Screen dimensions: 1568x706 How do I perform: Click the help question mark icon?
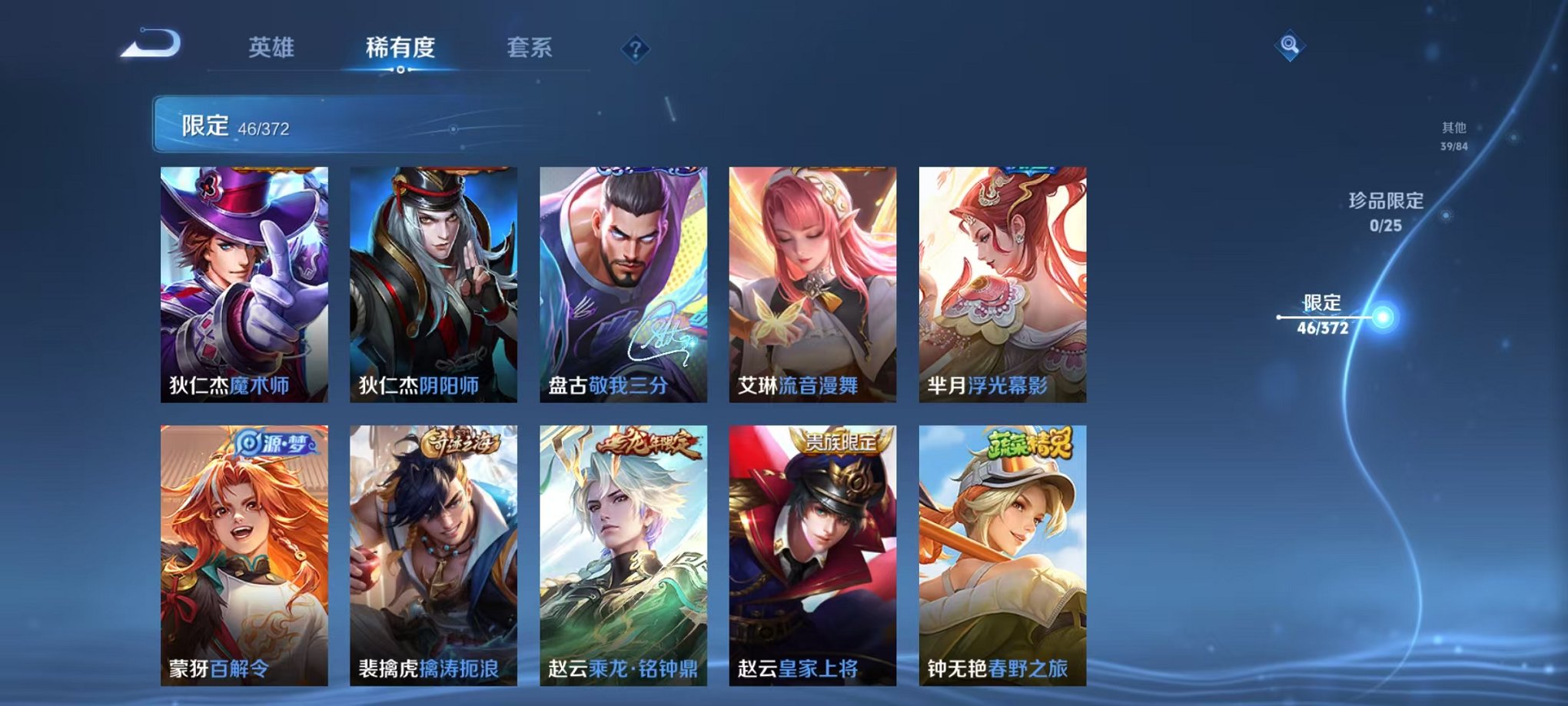[635, 48]
